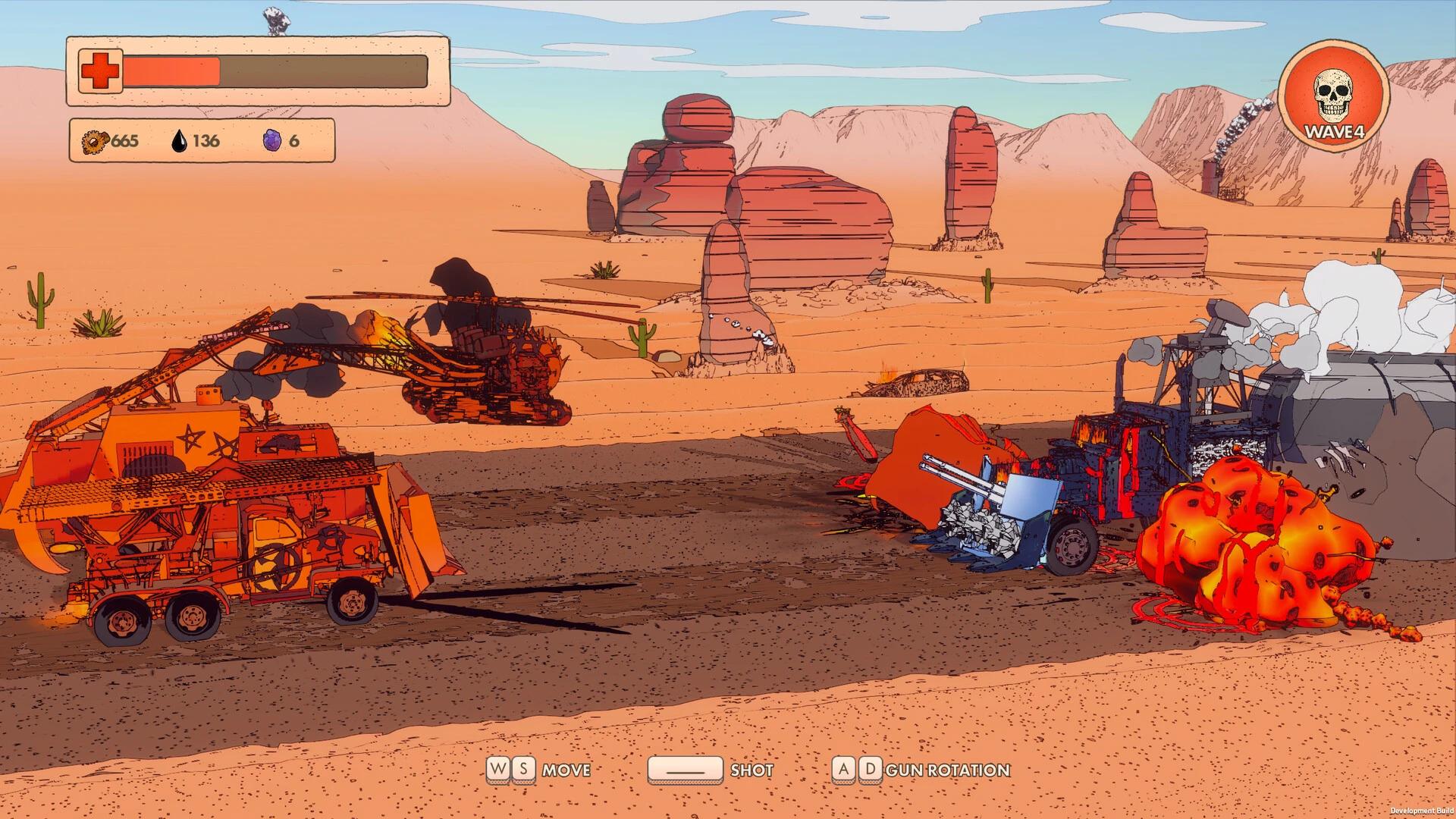Click the black oil drop icon
1456x819 pixels.
[x=180, y=140]
